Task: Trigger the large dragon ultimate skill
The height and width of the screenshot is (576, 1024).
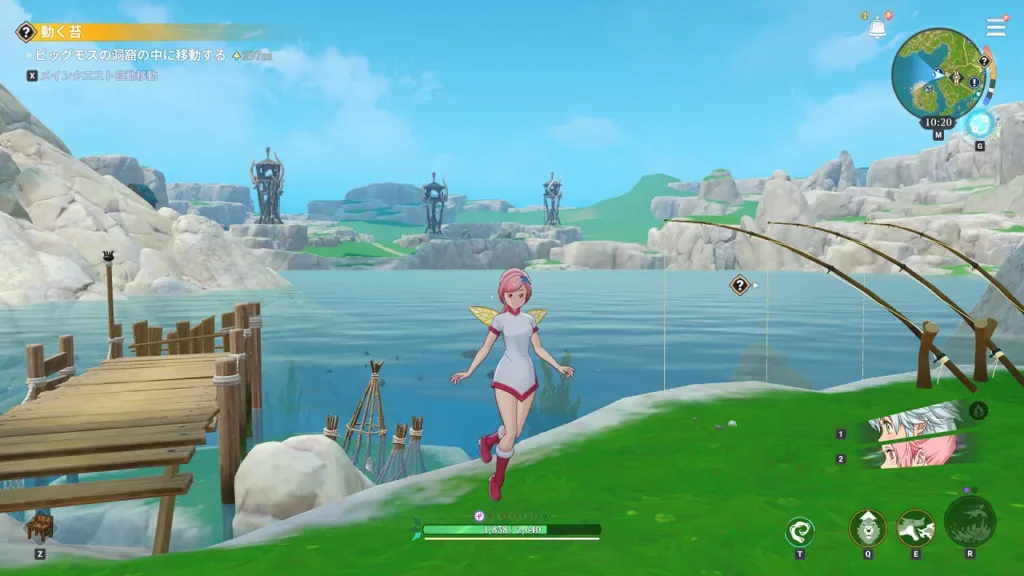Action: [970, 521]
